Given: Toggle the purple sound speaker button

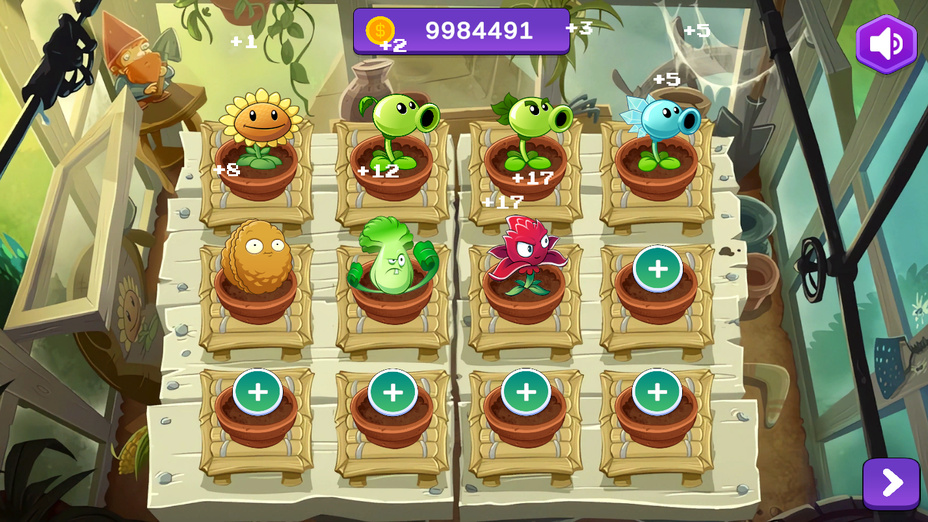Looking at the screenshot, I should pyautogui.click(x=886, y=44).
